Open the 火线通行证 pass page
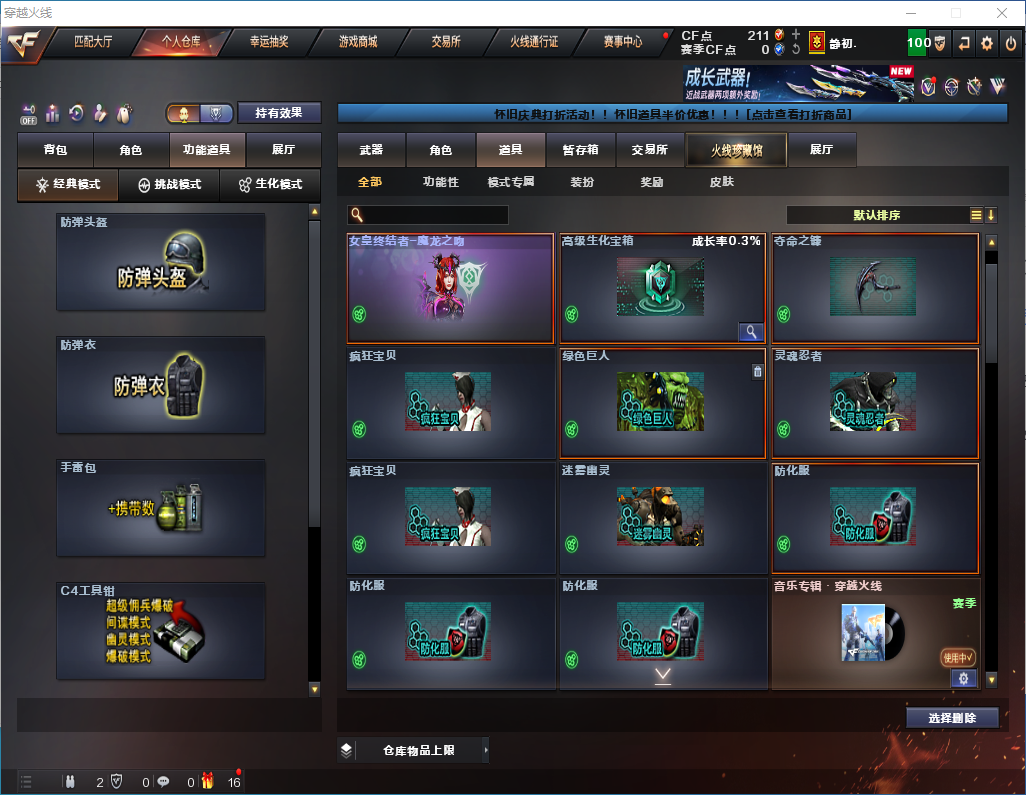Viewport: 1026px width, 795px height. click(534, 42)
